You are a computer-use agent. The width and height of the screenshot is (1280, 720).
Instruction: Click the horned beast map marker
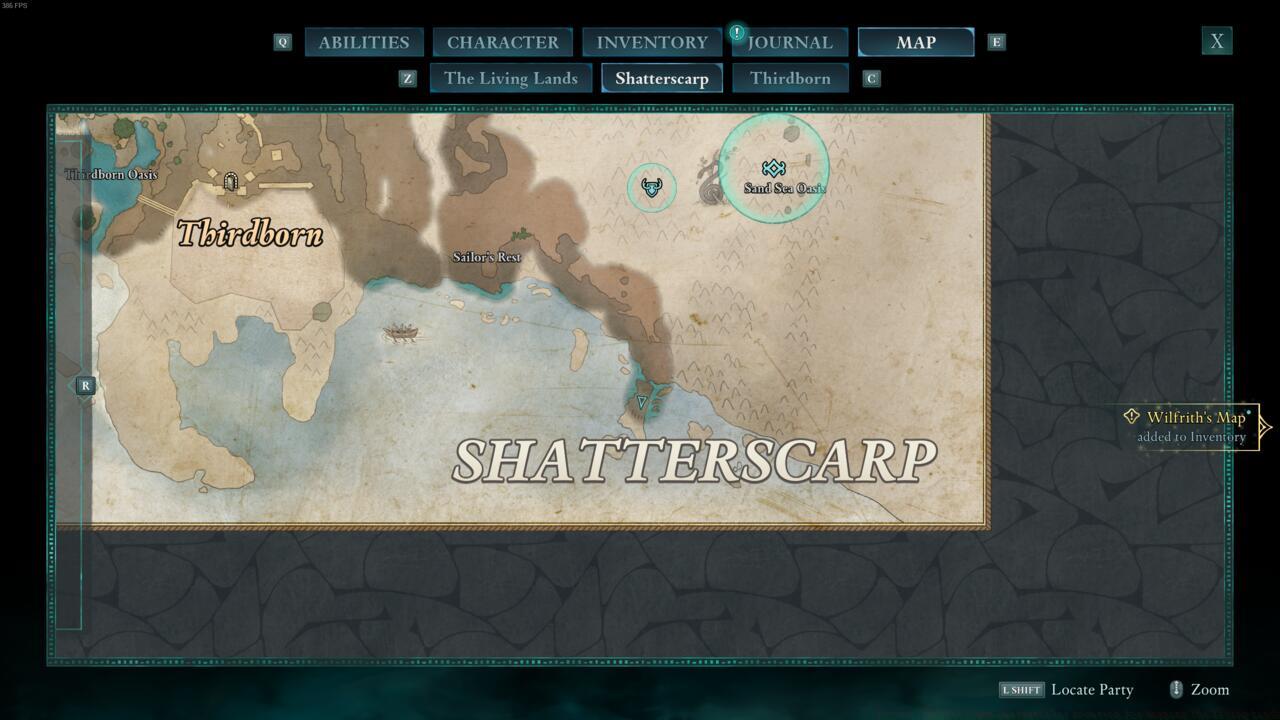[x=651, y=187]
